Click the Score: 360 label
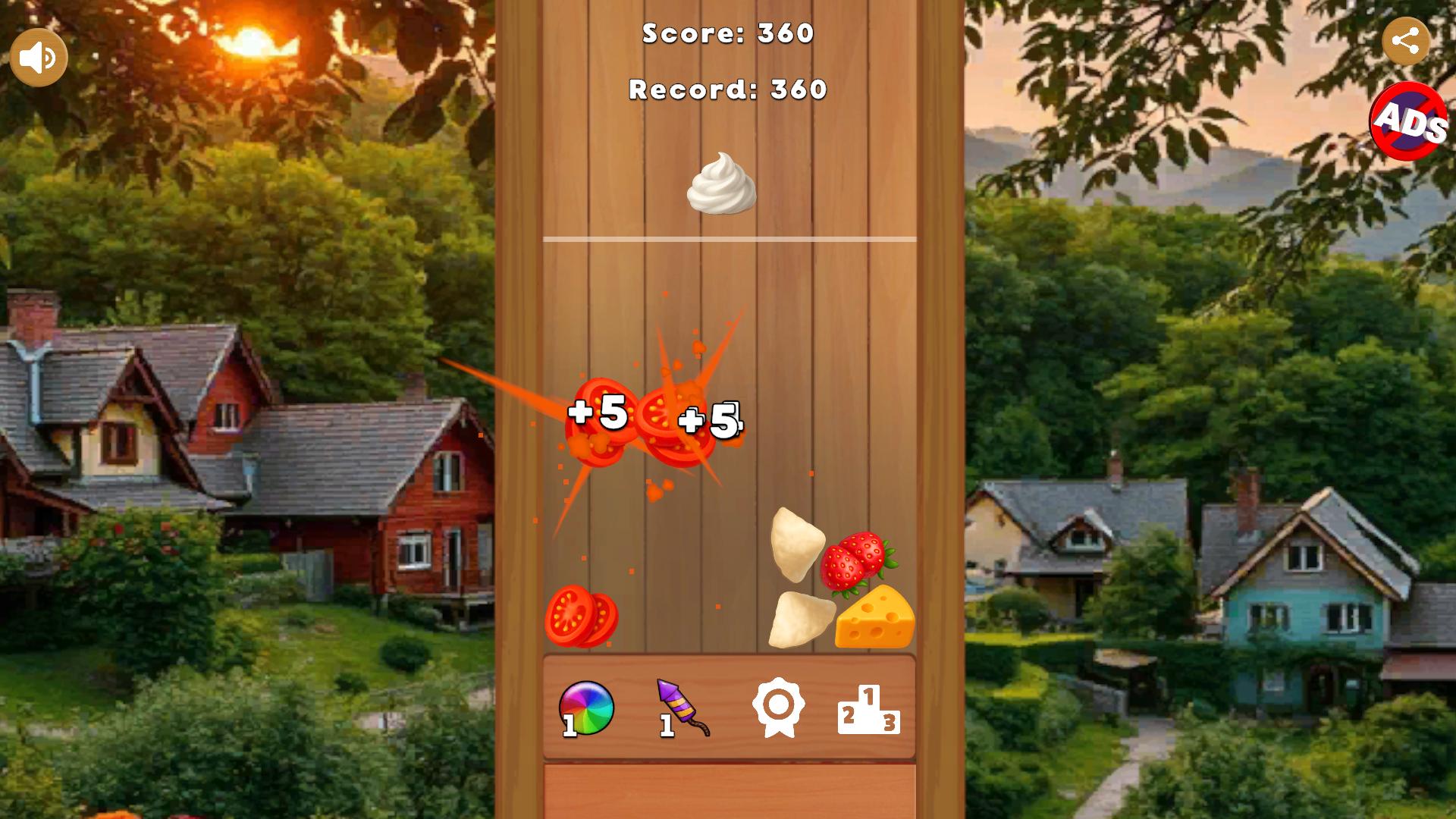 tap(726, 33)
